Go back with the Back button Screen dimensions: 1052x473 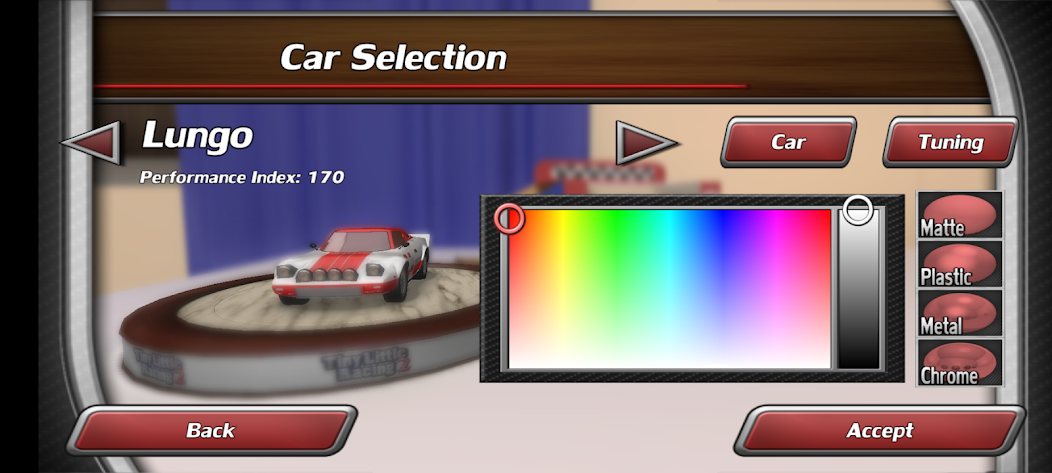211,430
